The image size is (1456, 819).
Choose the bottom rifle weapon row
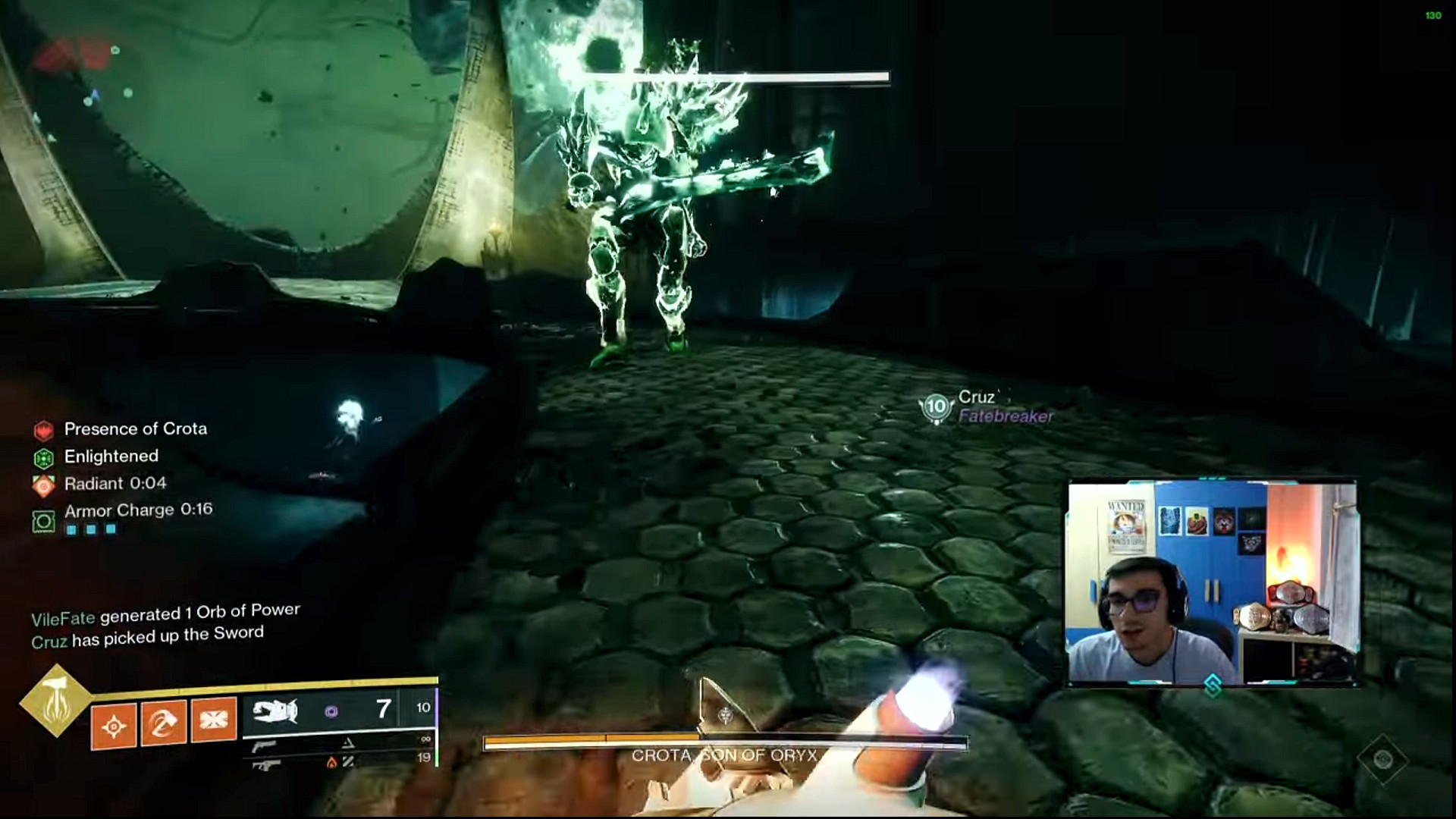tap(265, 764)
